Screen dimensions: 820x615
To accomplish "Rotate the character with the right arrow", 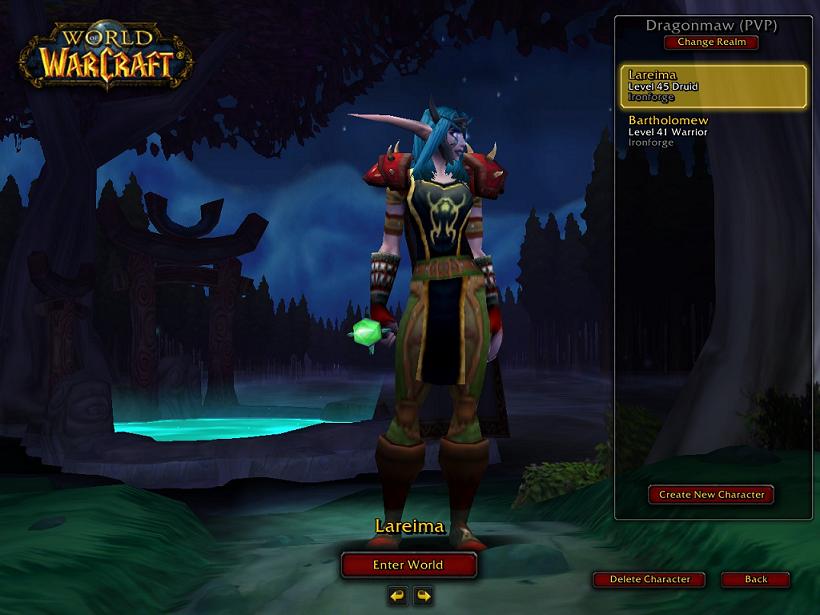I will pos(423,596).
